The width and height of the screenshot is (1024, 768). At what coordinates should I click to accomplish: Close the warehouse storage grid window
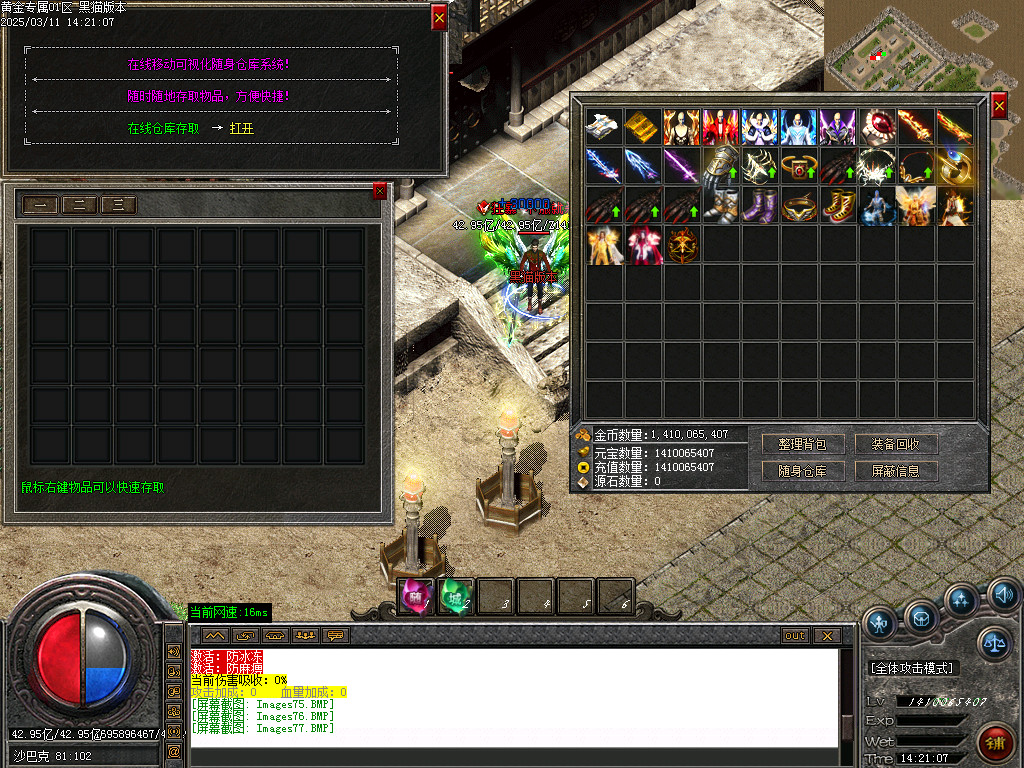379,191
